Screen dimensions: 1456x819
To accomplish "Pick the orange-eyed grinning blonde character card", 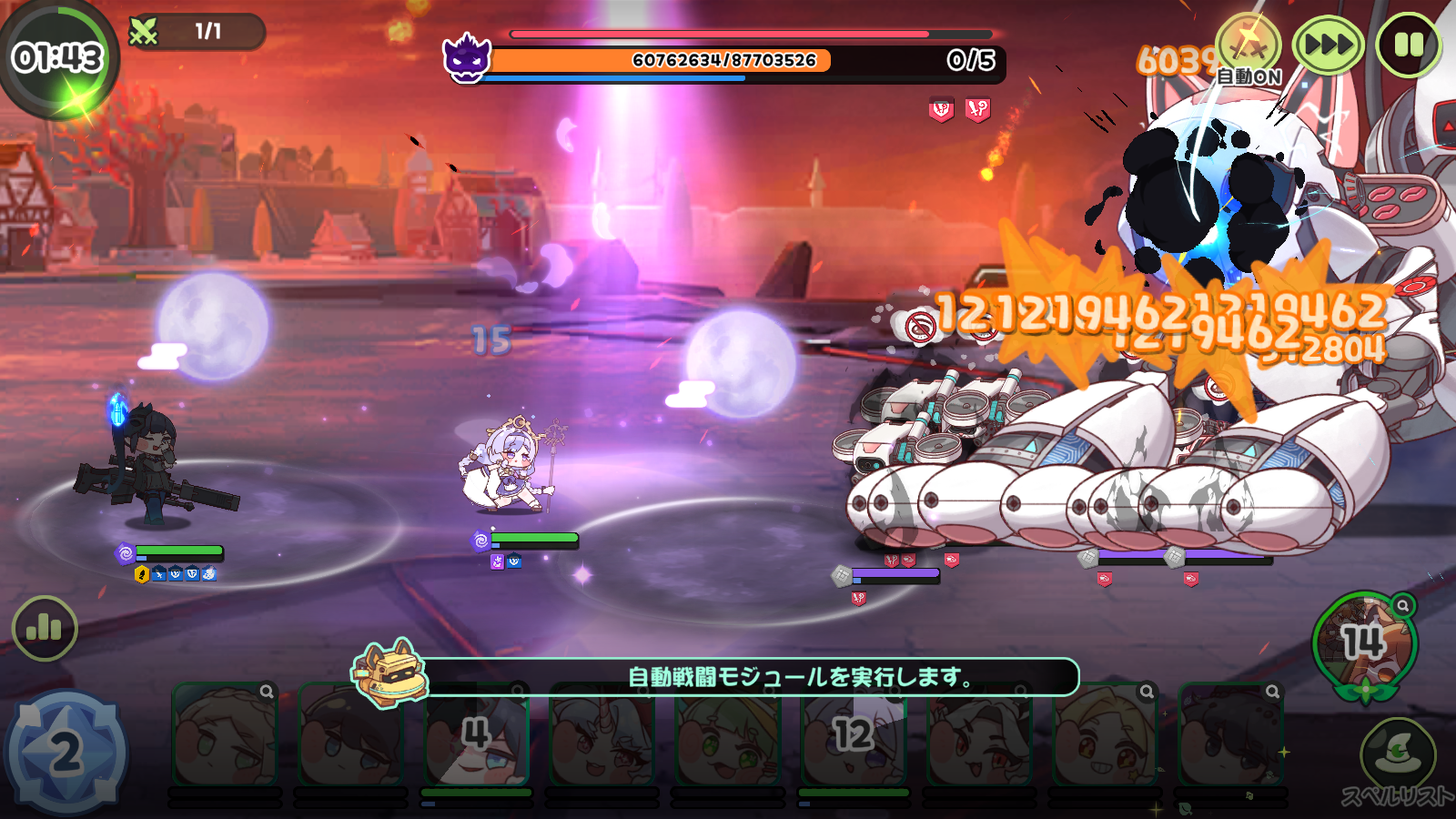I will (1105, 735).
